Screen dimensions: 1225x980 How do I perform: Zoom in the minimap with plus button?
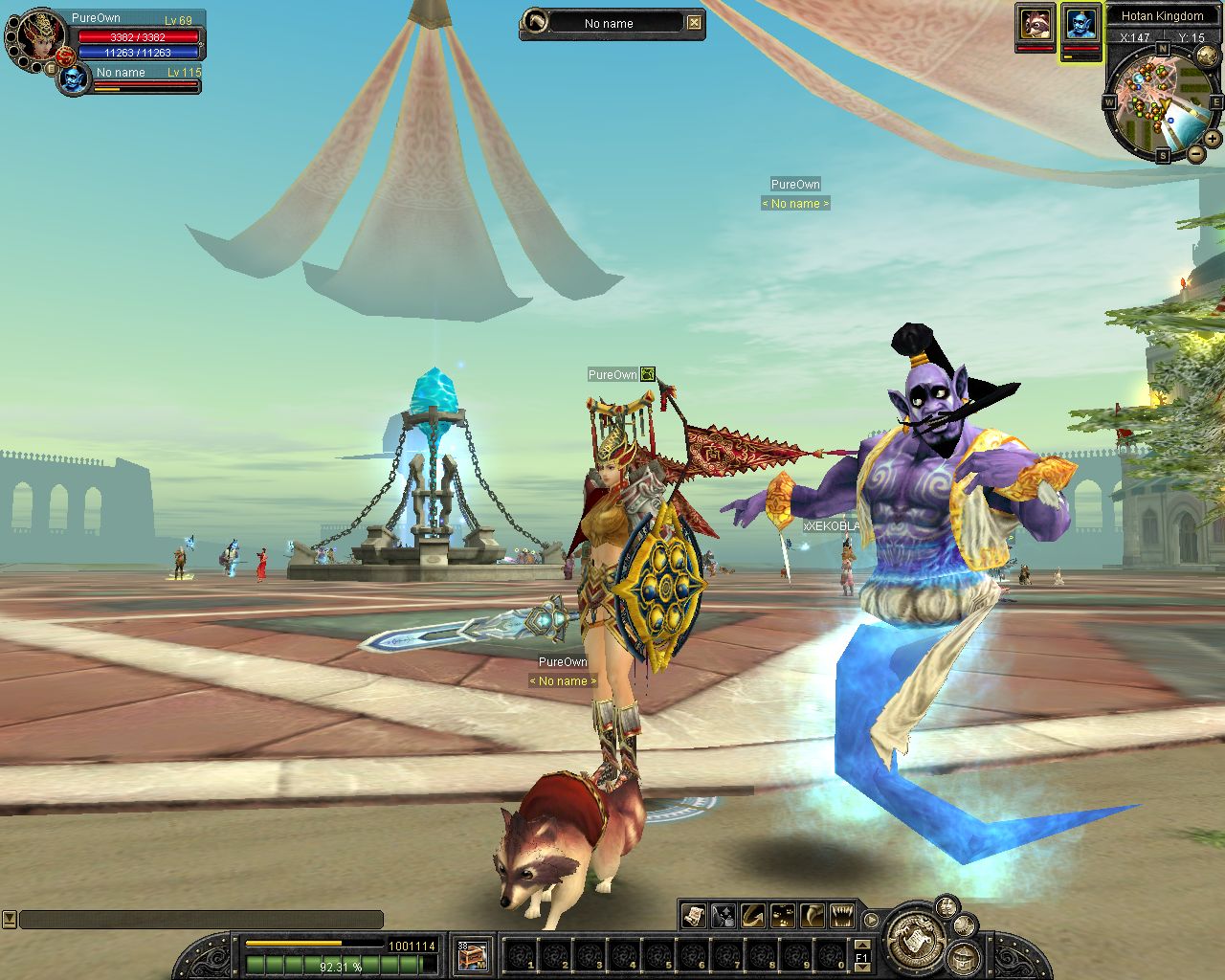(x=1213, y=139)
